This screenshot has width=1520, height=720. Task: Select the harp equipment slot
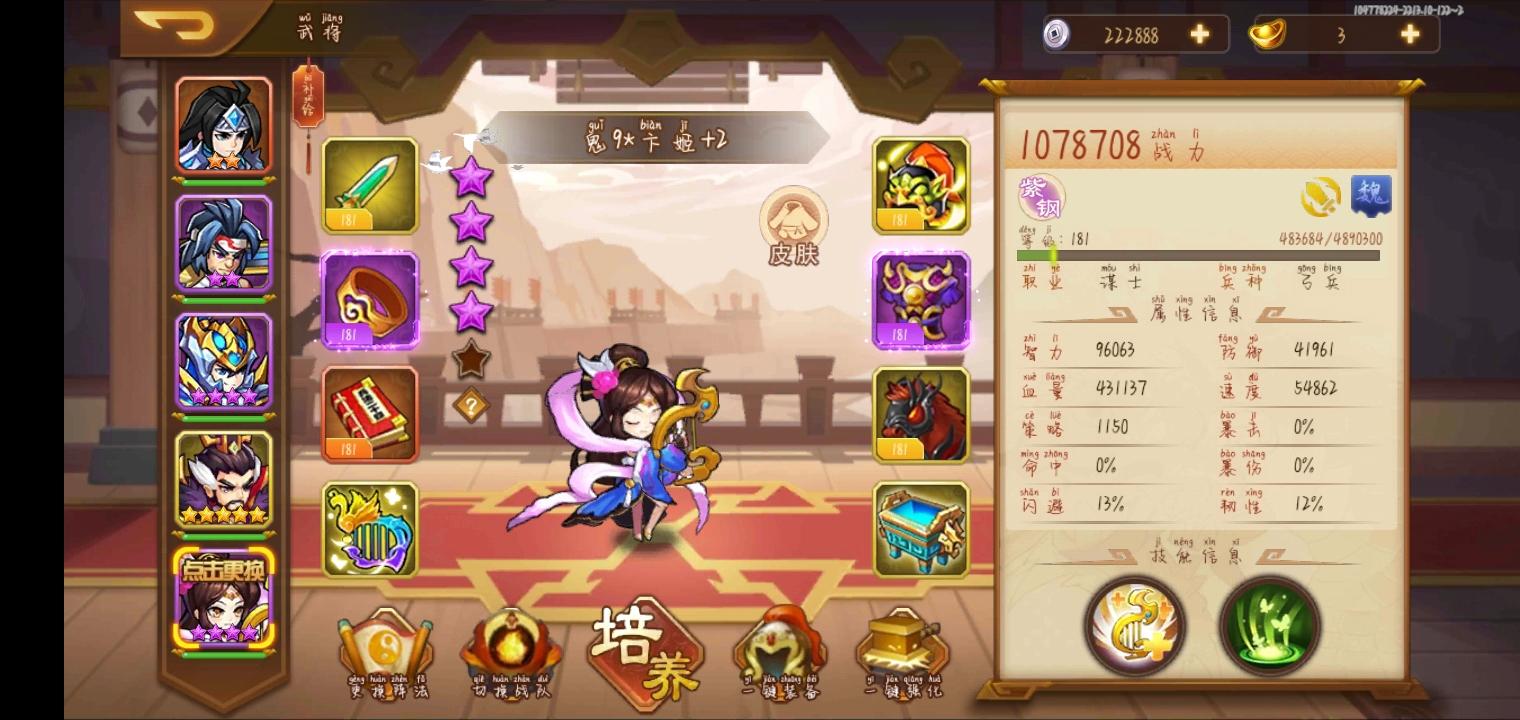[x=370, y=528]
